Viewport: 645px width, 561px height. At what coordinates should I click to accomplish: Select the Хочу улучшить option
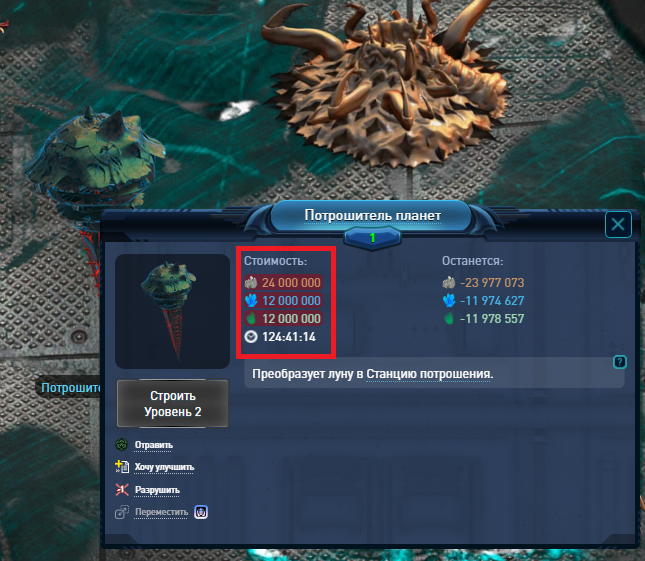[x=163, y=467]
